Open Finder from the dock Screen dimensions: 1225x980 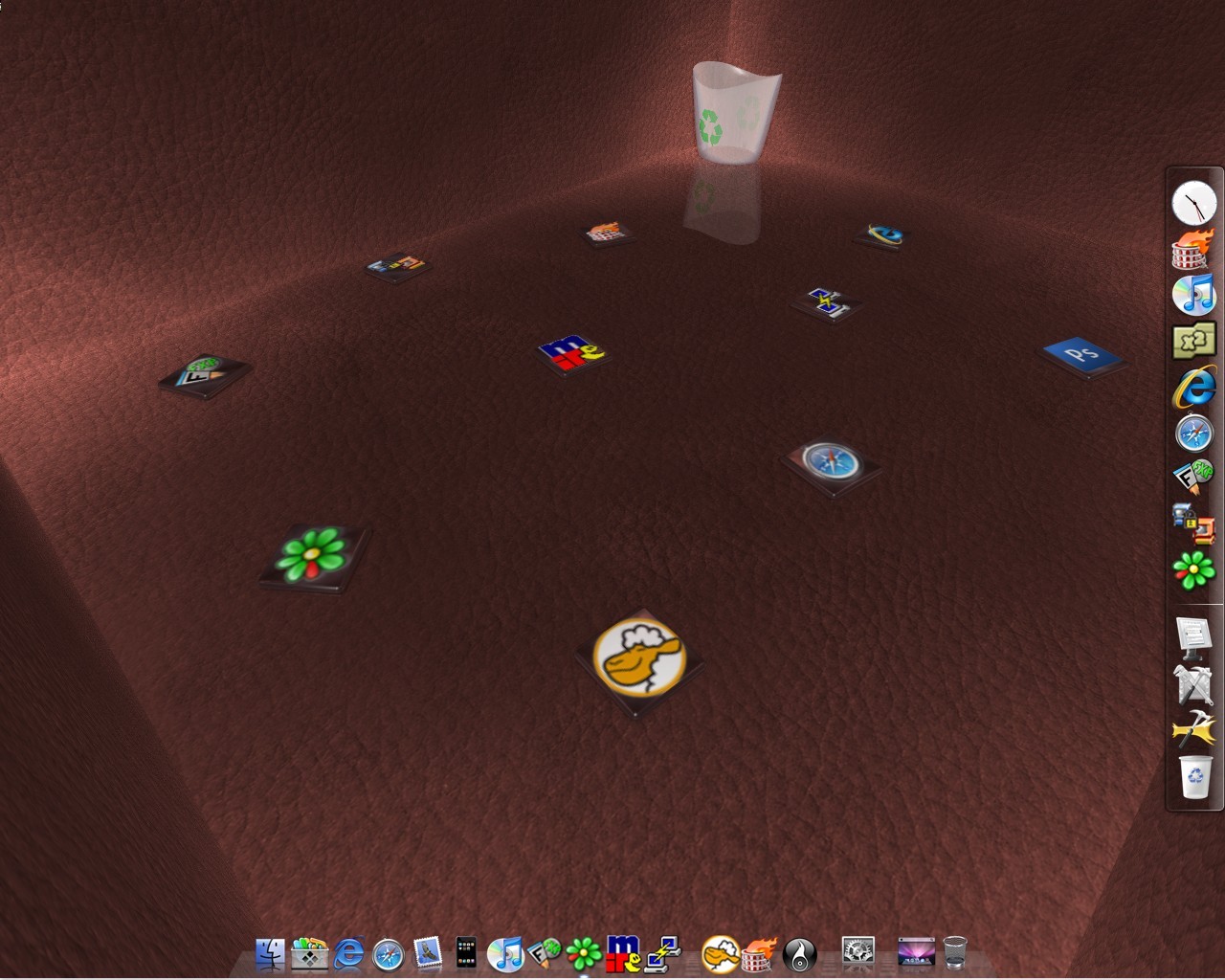click(271, 953)
